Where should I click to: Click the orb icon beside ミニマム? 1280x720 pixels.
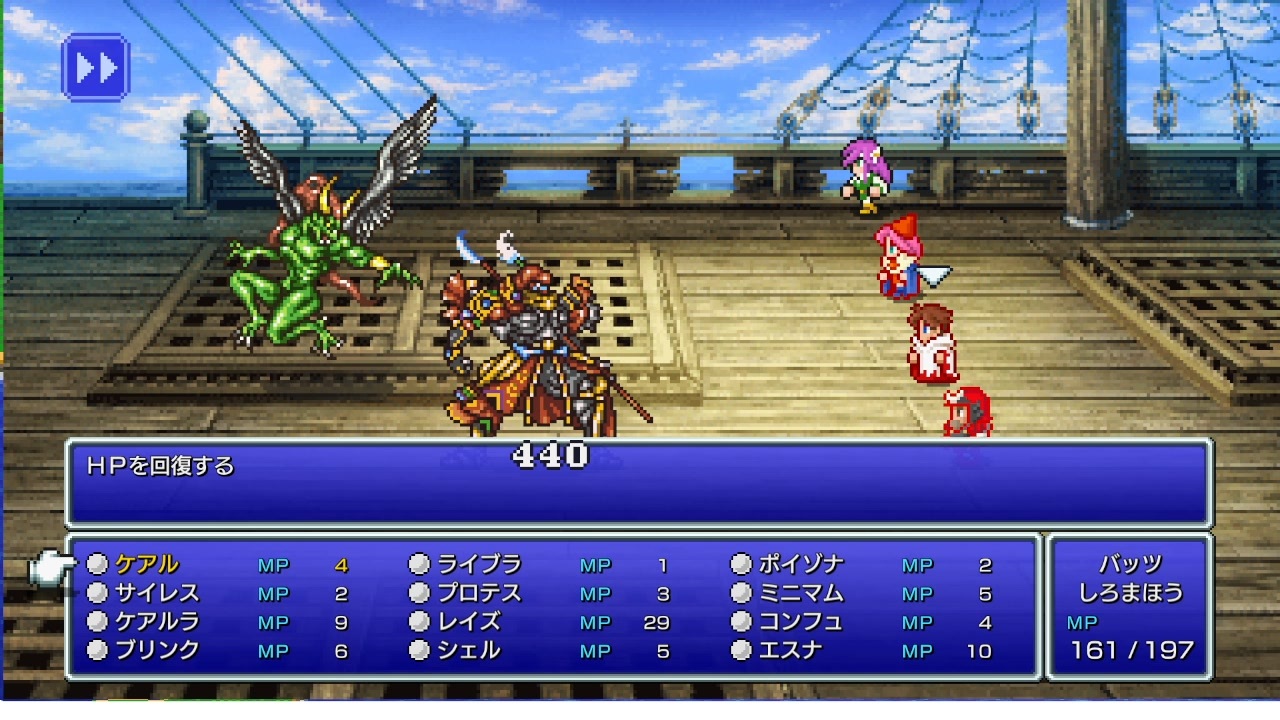(x=743, y=593)
